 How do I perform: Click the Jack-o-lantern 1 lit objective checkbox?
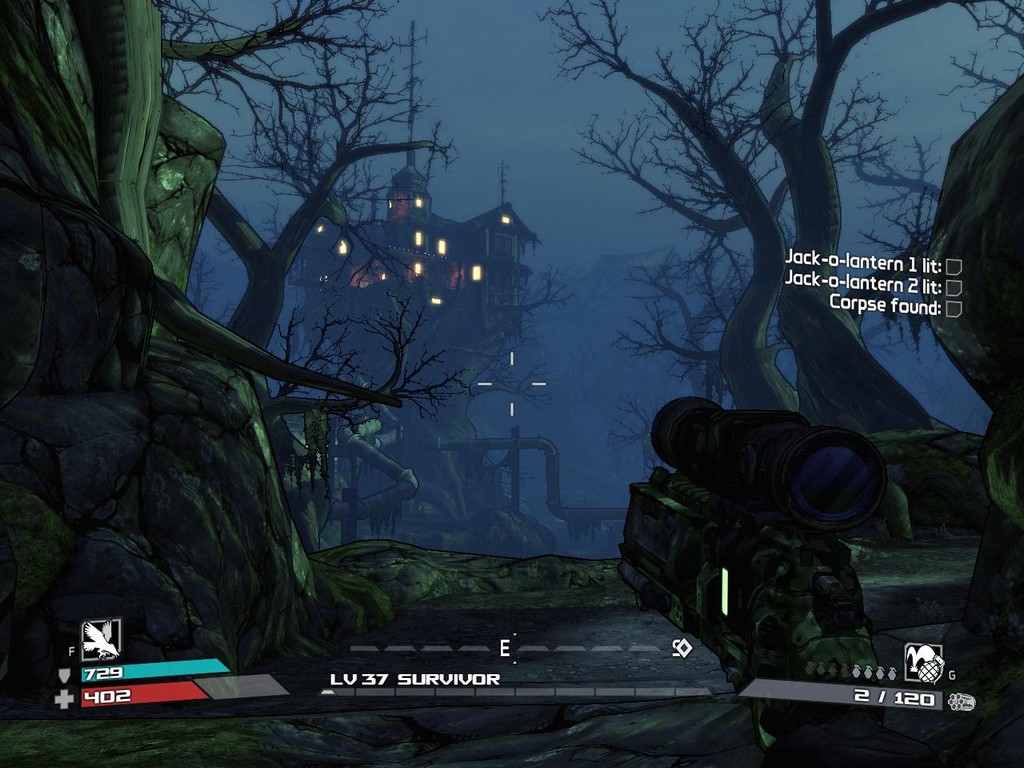coord(954,266)
